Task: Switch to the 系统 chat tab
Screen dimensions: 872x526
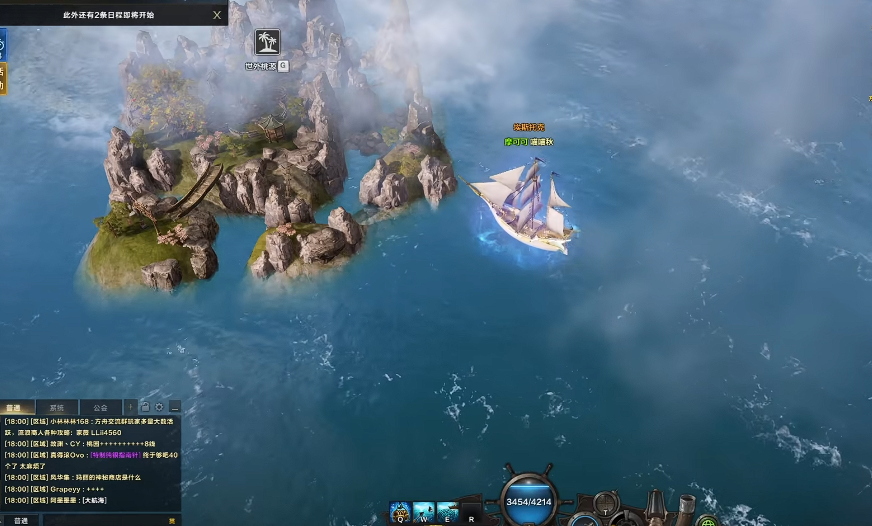Action: 56,408
